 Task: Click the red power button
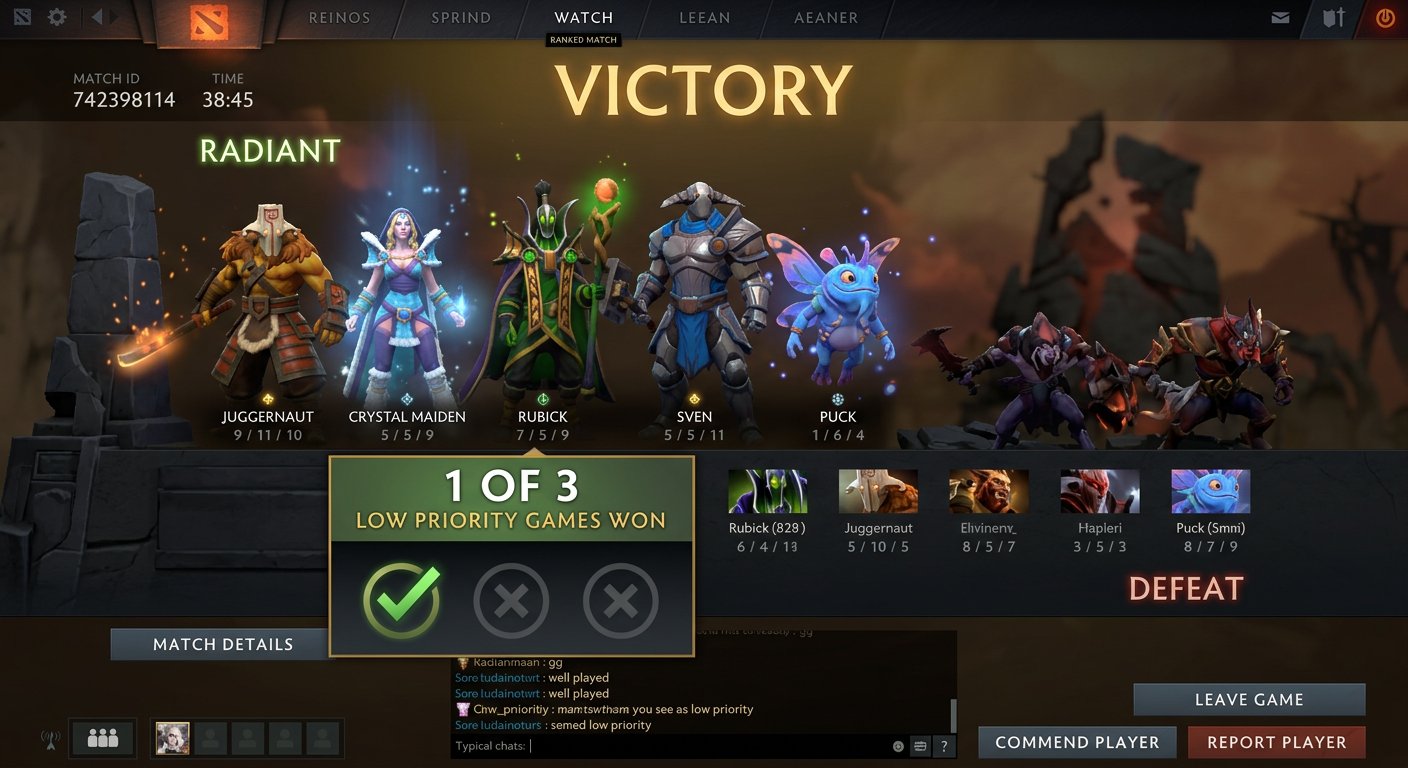[x=1385, y=16]
